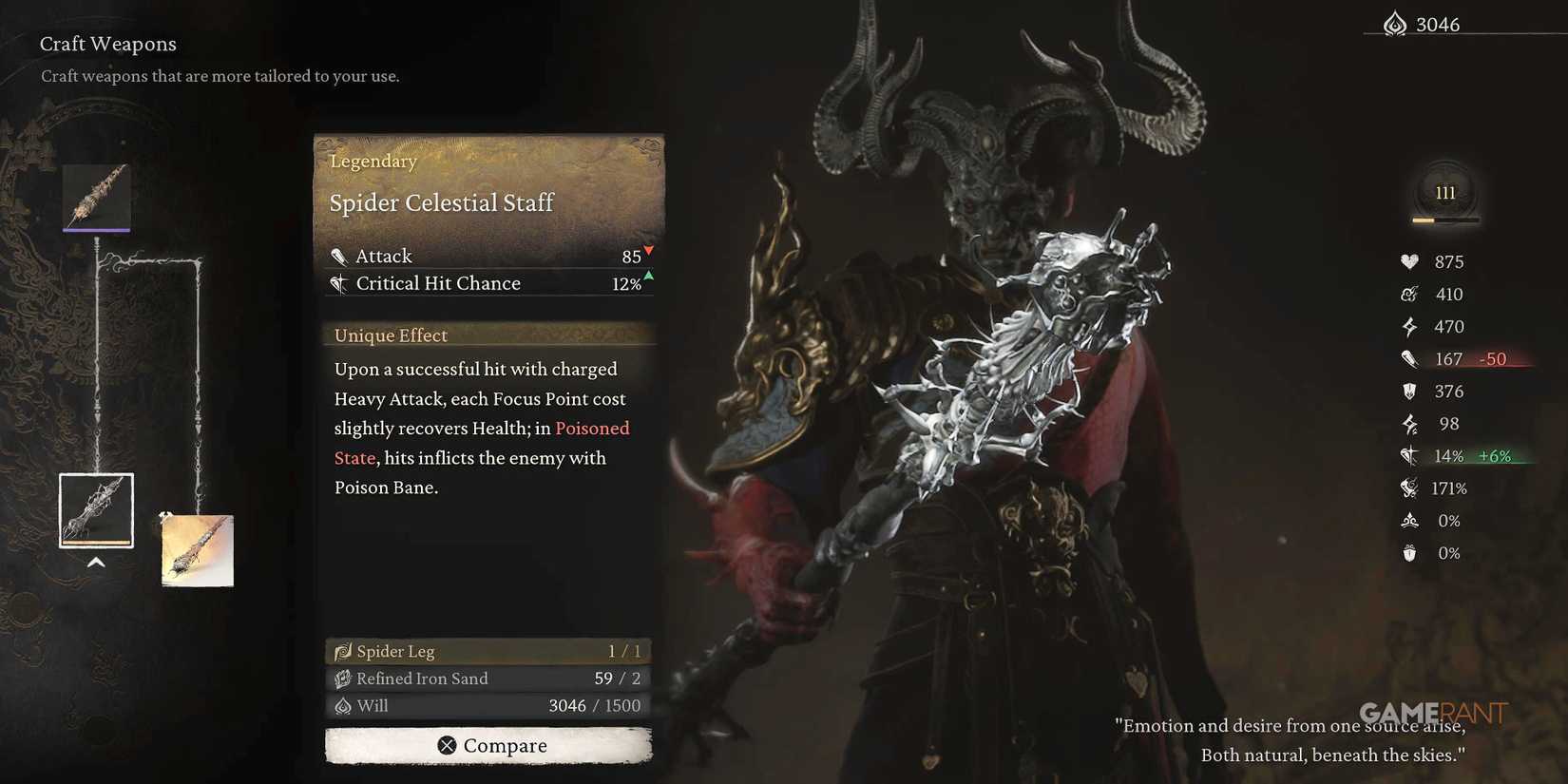Screen dimensions: 1568x784
Task: Click the lightning Stamina stat icon
Action: (x=1409, y=326)
